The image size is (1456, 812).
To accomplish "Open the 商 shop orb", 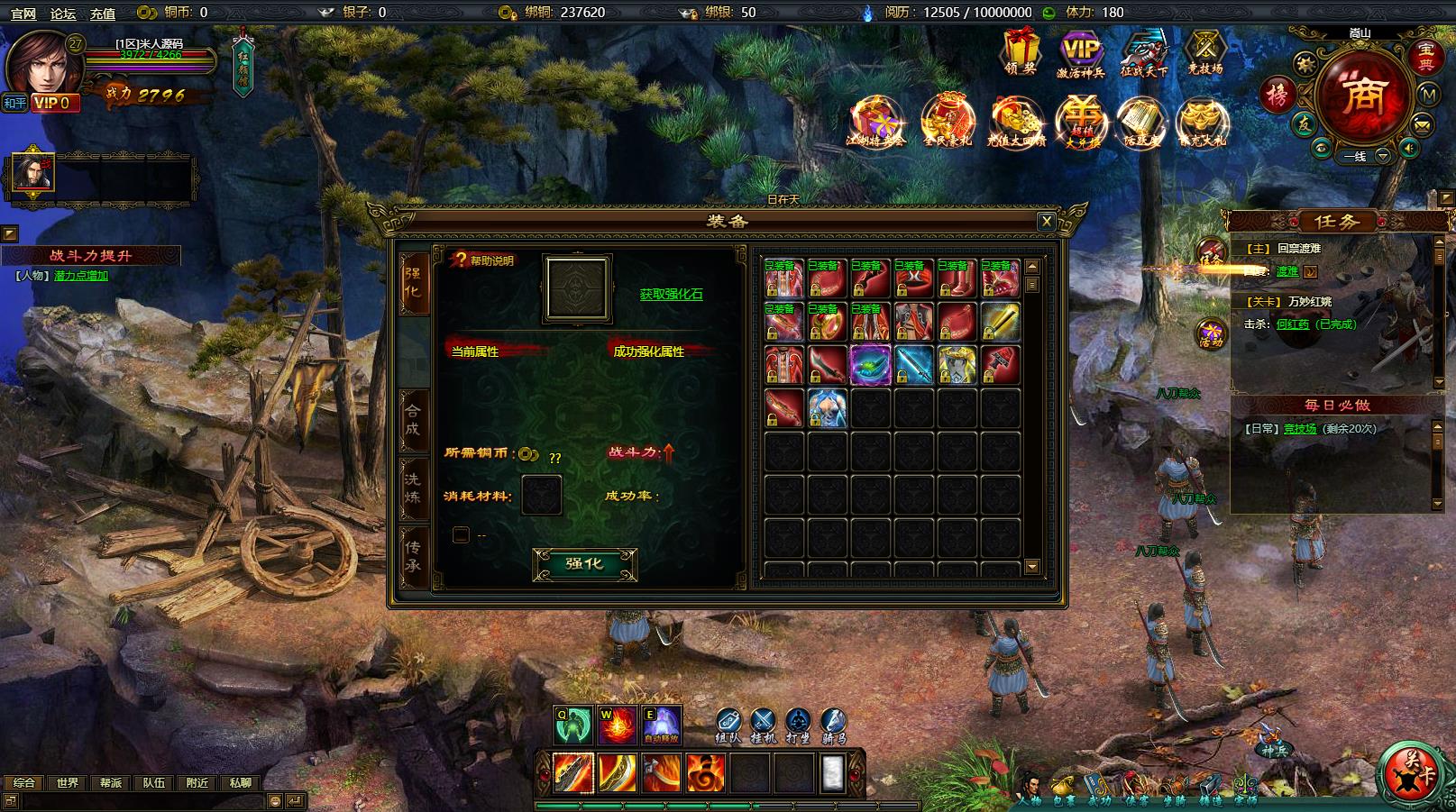I will [1361, 99].
